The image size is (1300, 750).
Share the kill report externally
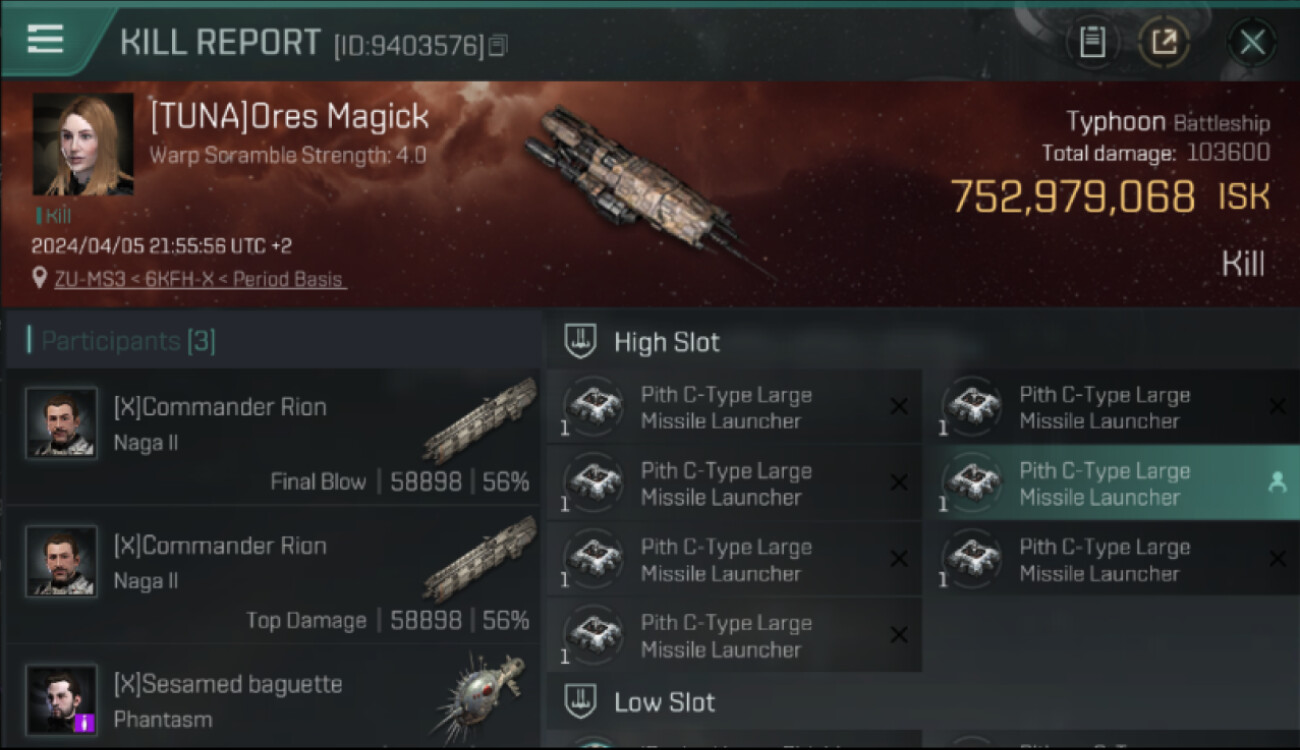(1165, 42)
